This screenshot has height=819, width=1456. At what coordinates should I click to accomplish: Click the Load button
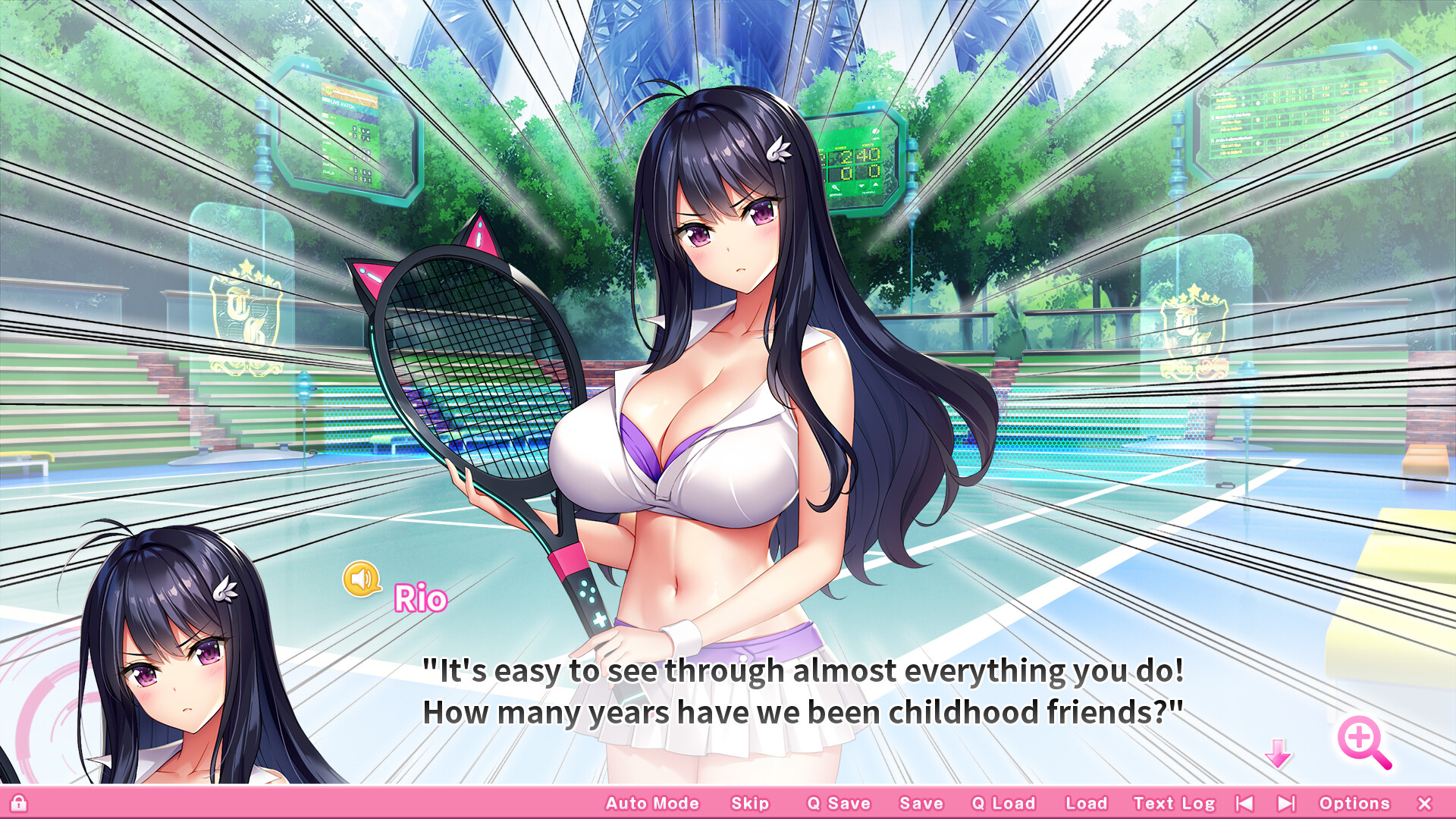pos(1086,802)
